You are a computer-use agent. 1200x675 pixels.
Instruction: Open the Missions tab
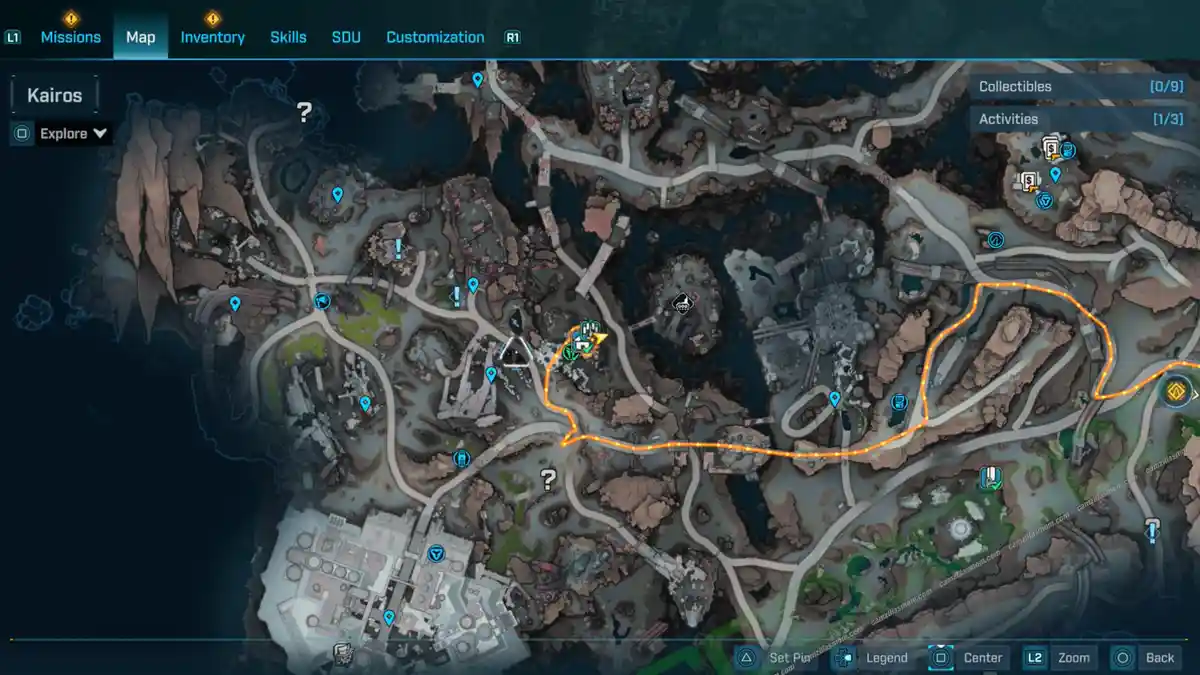pos(70,37)
